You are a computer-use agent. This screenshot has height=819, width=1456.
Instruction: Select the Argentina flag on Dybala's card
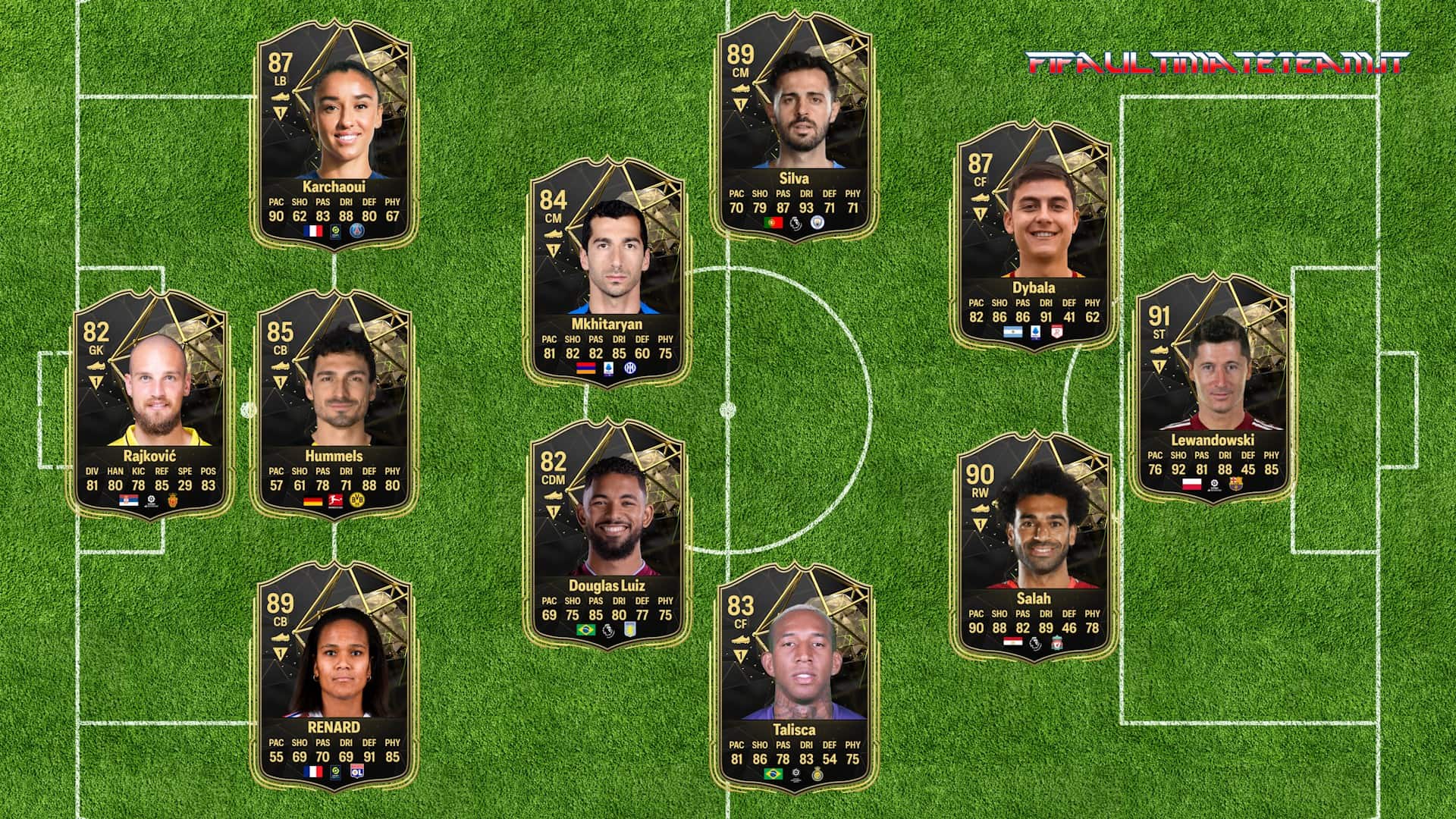tap(1012, 332)
